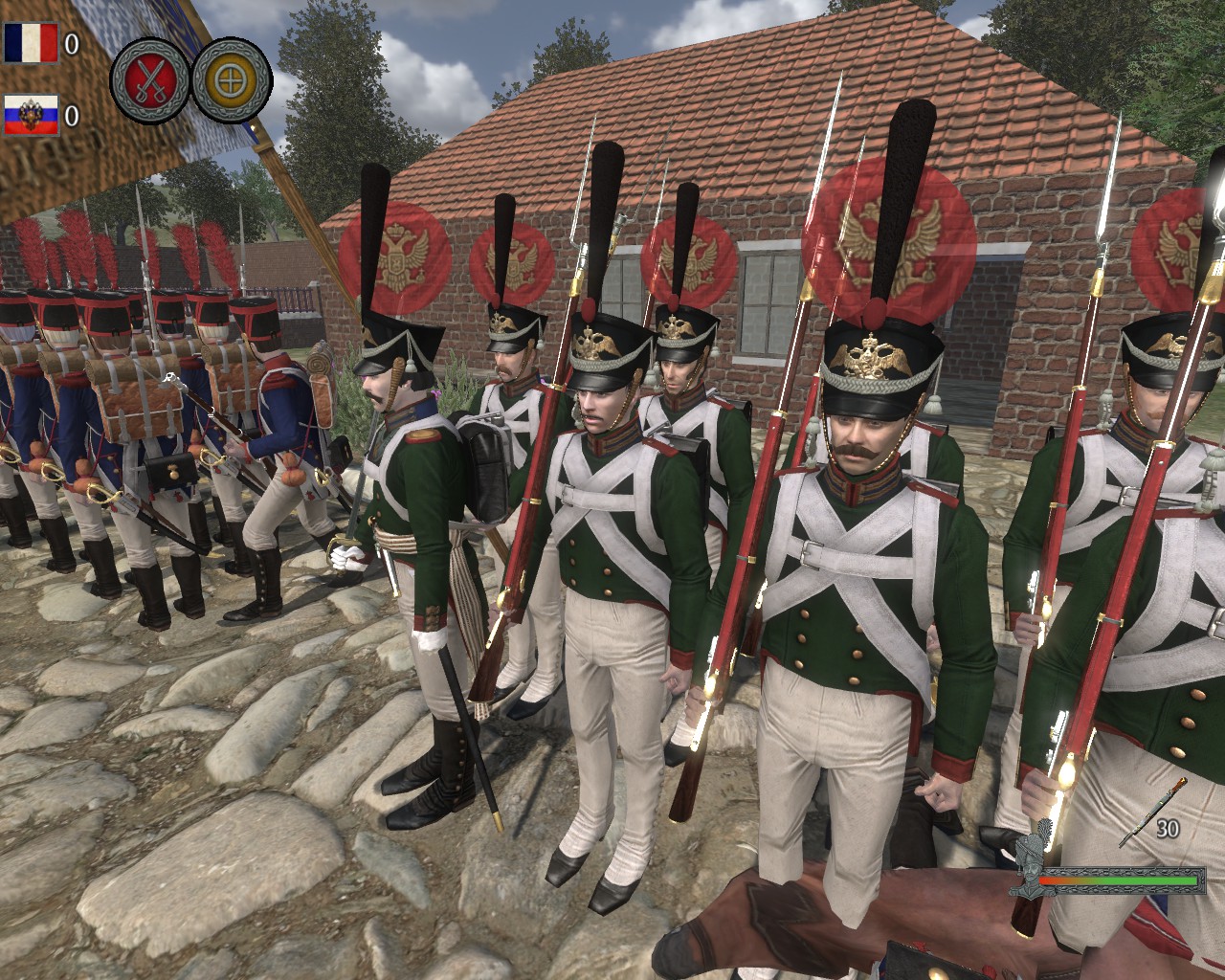Select the gold circle cross emblem icon

pos(231,80)
